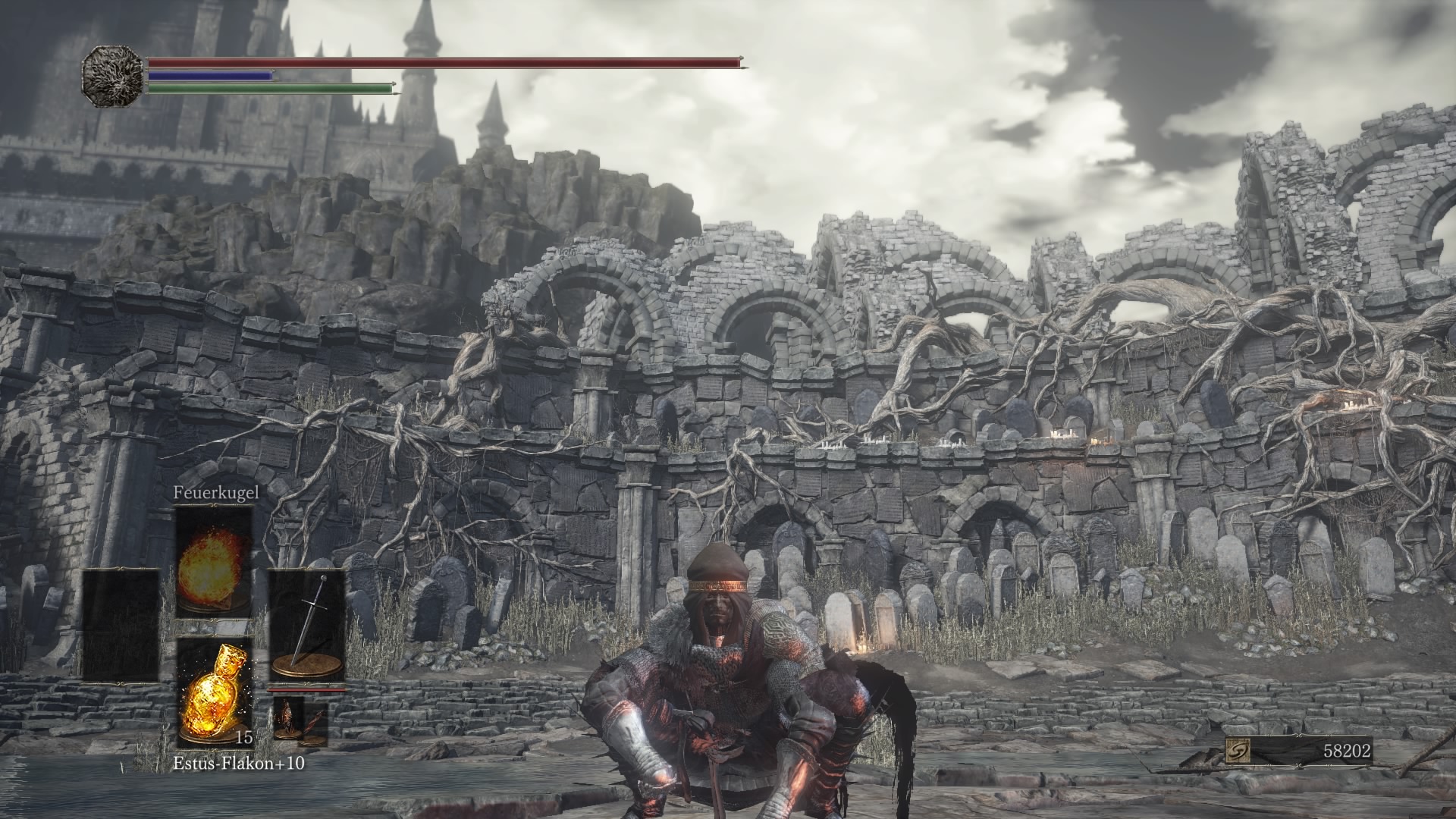Click the round emblem beside the health bar
The width and height of the screenshot is (1456, 819).
click(x=112, y=75)
